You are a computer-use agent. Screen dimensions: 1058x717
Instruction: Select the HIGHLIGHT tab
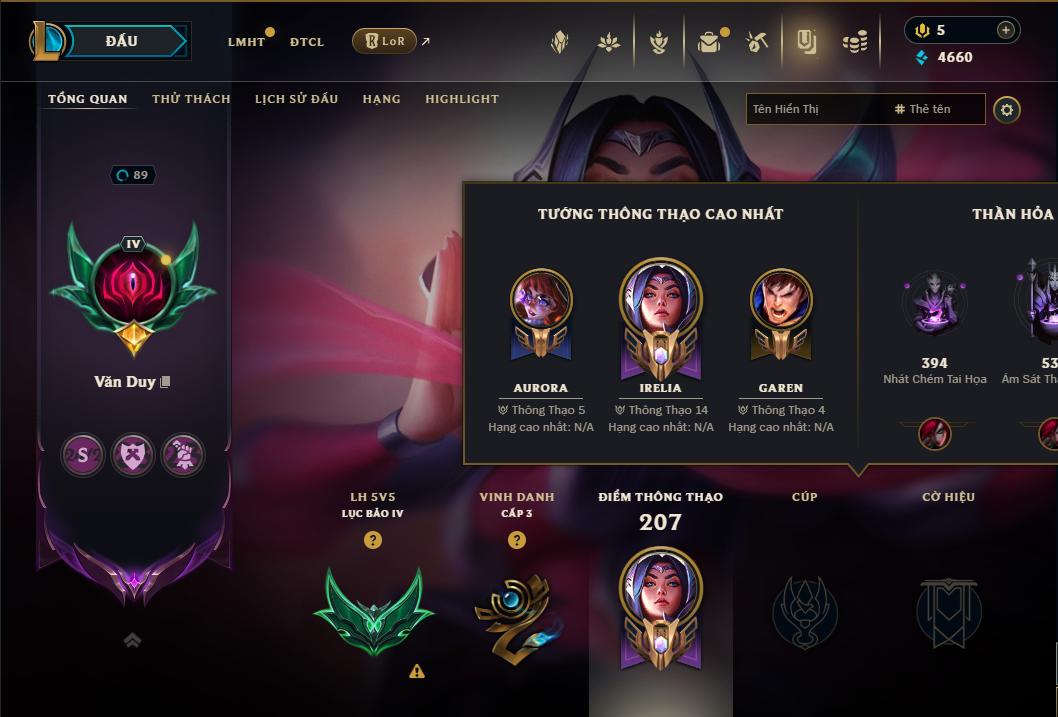(461, 99)
